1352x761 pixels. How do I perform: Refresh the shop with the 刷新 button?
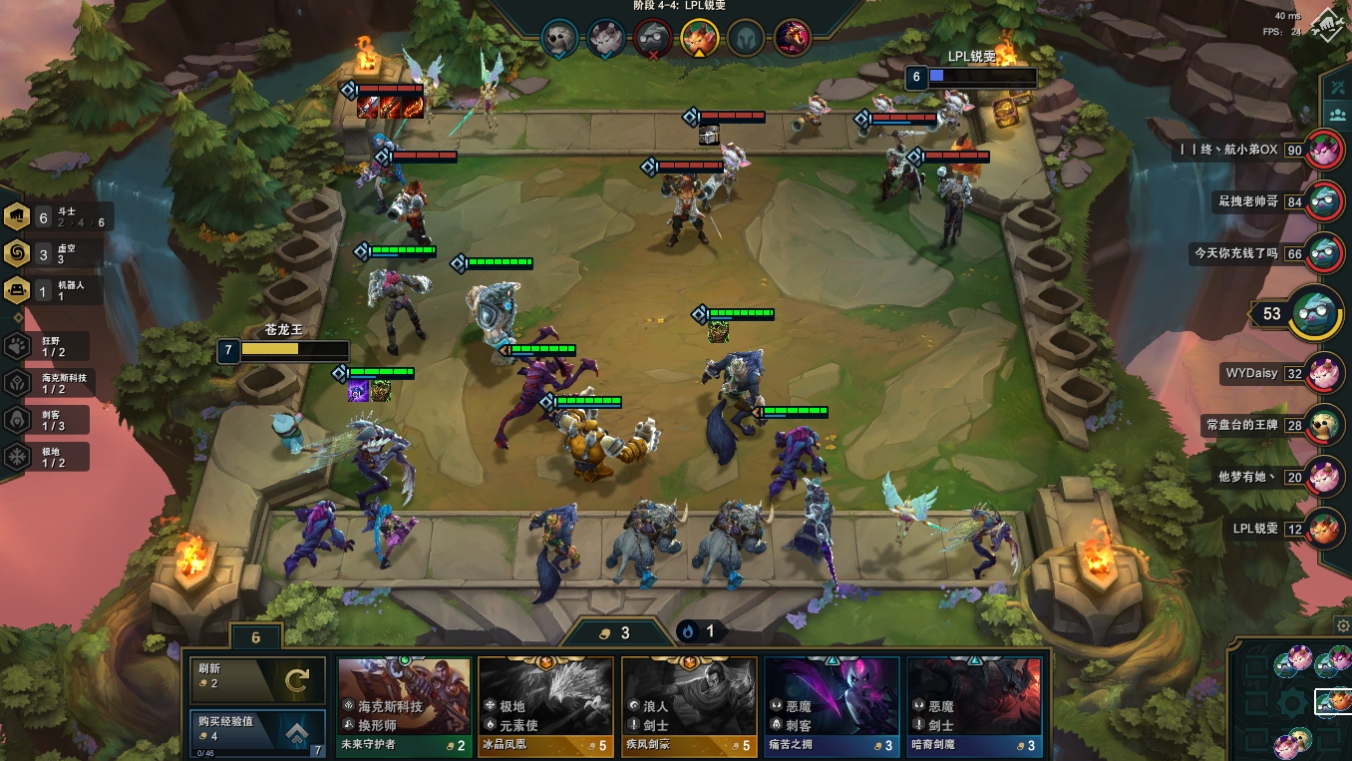[x=258, y=680]
